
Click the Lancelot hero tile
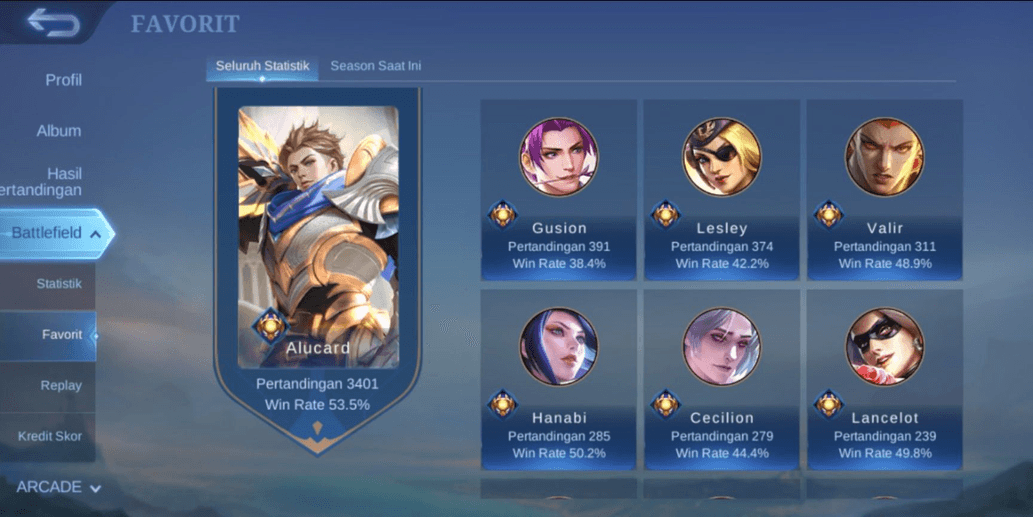tap(884, 380)
